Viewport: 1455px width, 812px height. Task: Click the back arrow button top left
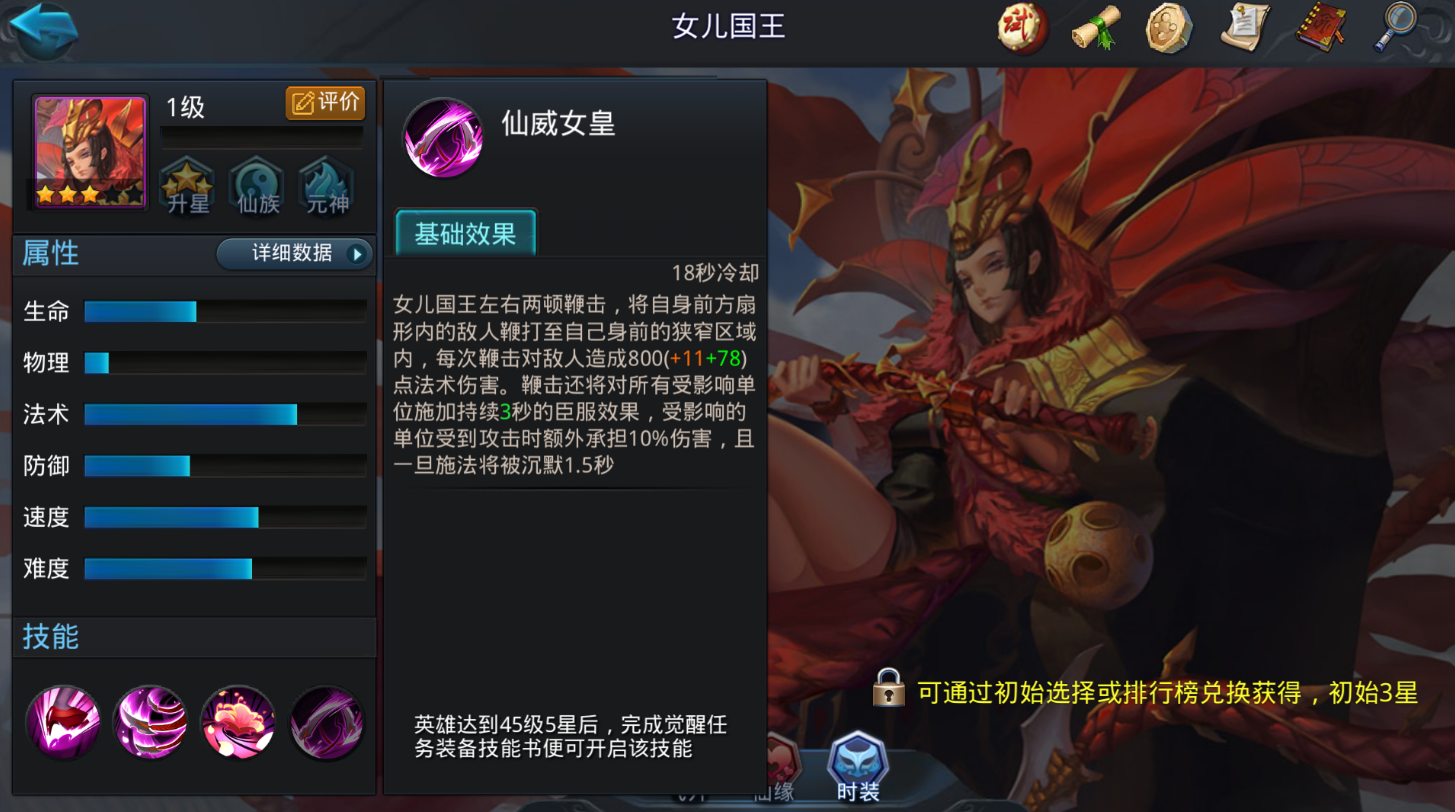click(x=42, y=30)
